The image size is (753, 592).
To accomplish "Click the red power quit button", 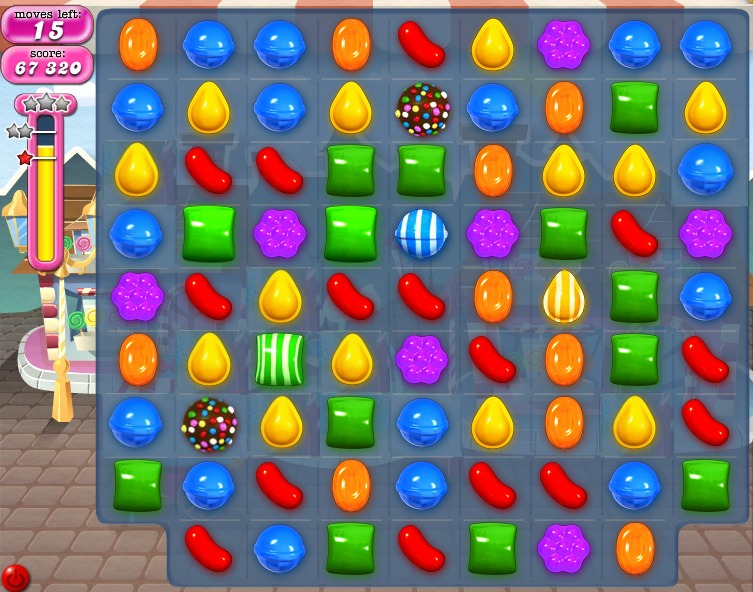I will coord(15,577).
